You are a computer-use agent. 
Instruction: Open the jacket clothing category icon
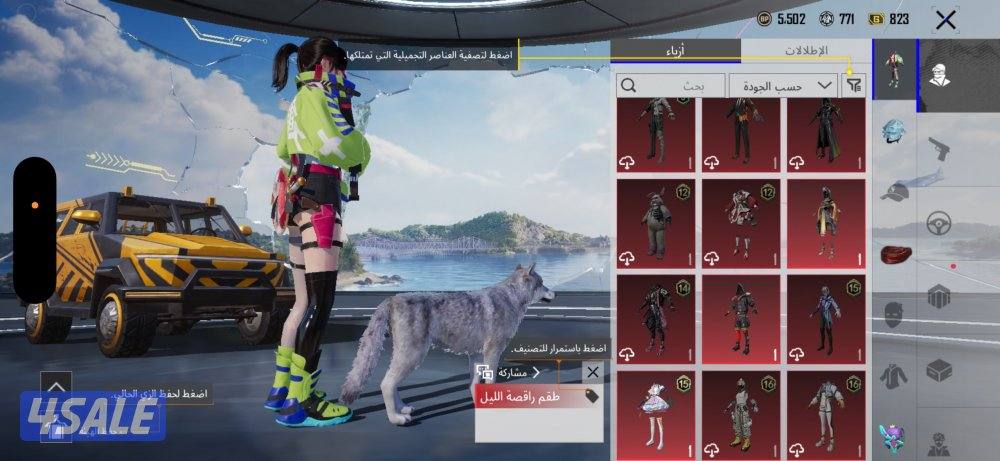coord(894,377)
